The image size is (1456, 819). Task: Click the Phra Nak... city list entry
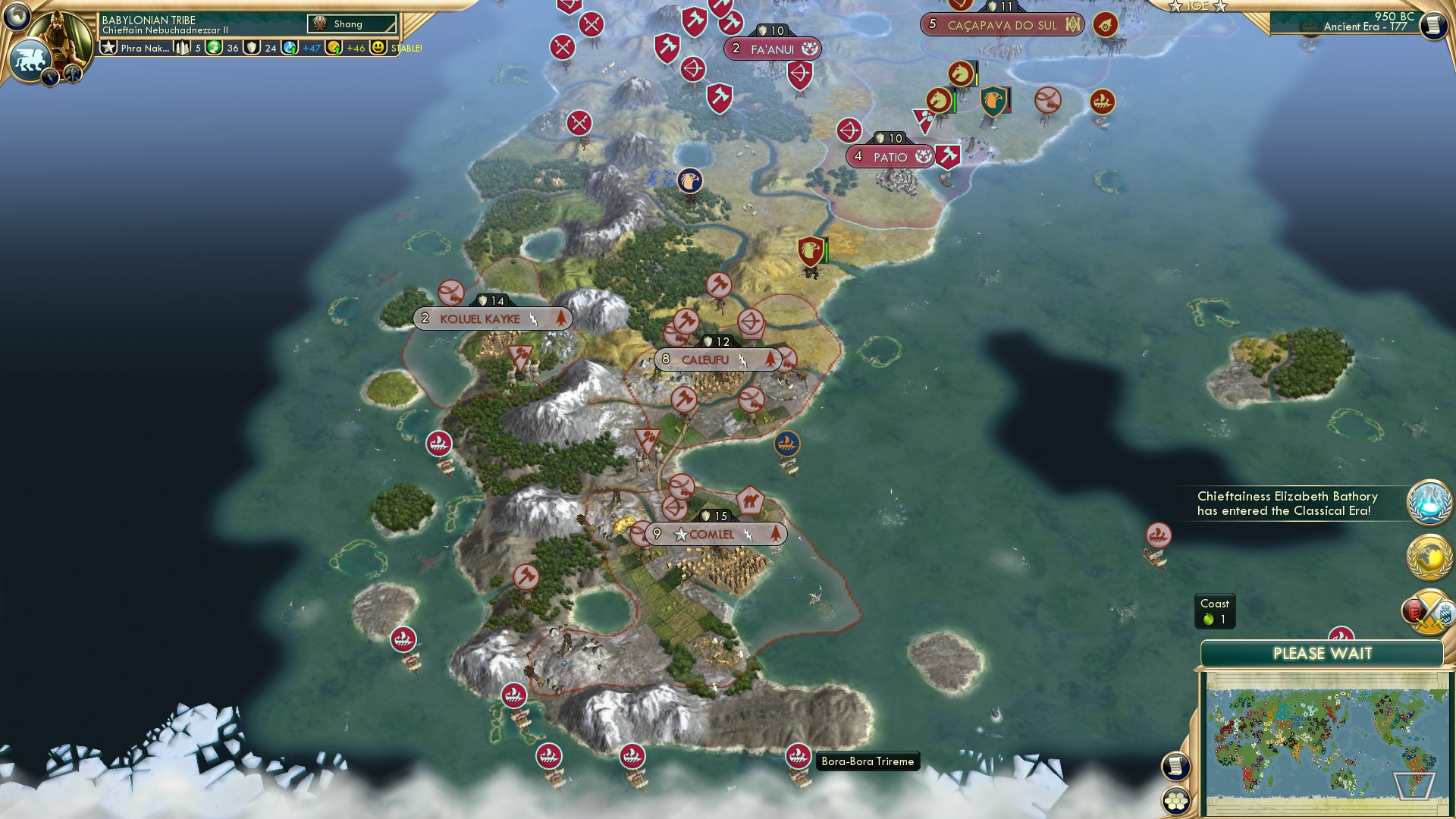pos(144,47)
